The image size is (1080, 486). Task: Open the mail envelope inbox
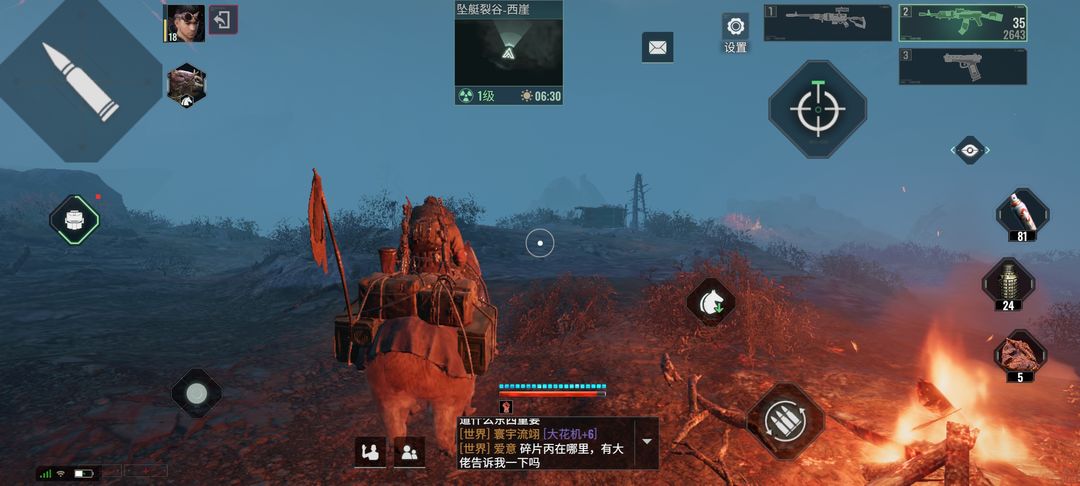click(x=657, y=47)
